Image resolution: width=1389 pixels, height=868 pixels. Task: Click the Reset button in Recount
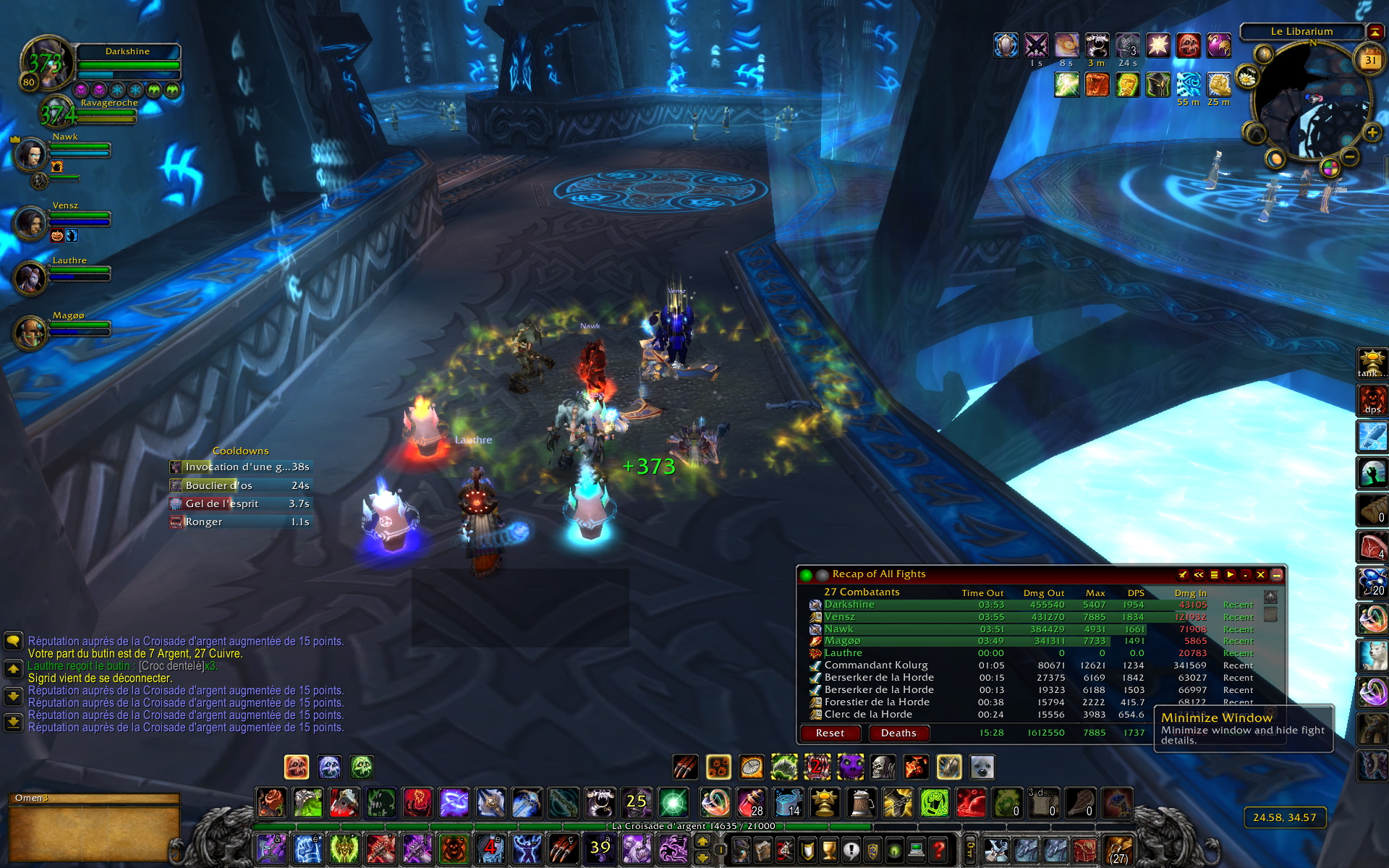[x=830, y=733]
